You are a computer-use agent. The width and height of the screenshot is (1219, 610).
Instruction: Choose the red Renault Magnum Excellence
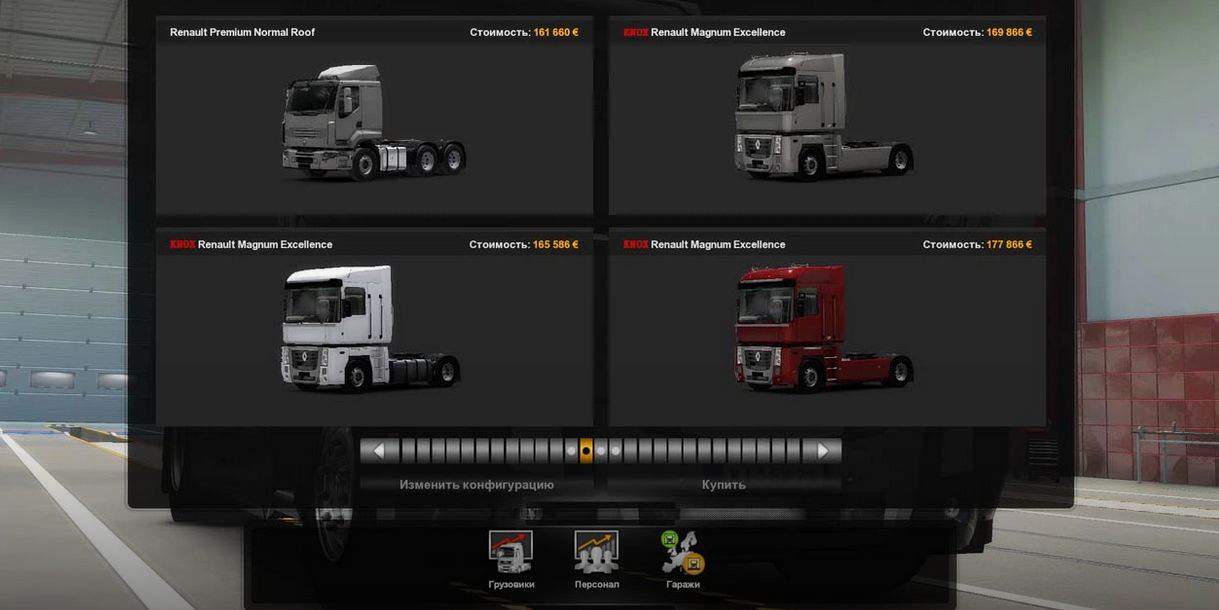[827, 330]
